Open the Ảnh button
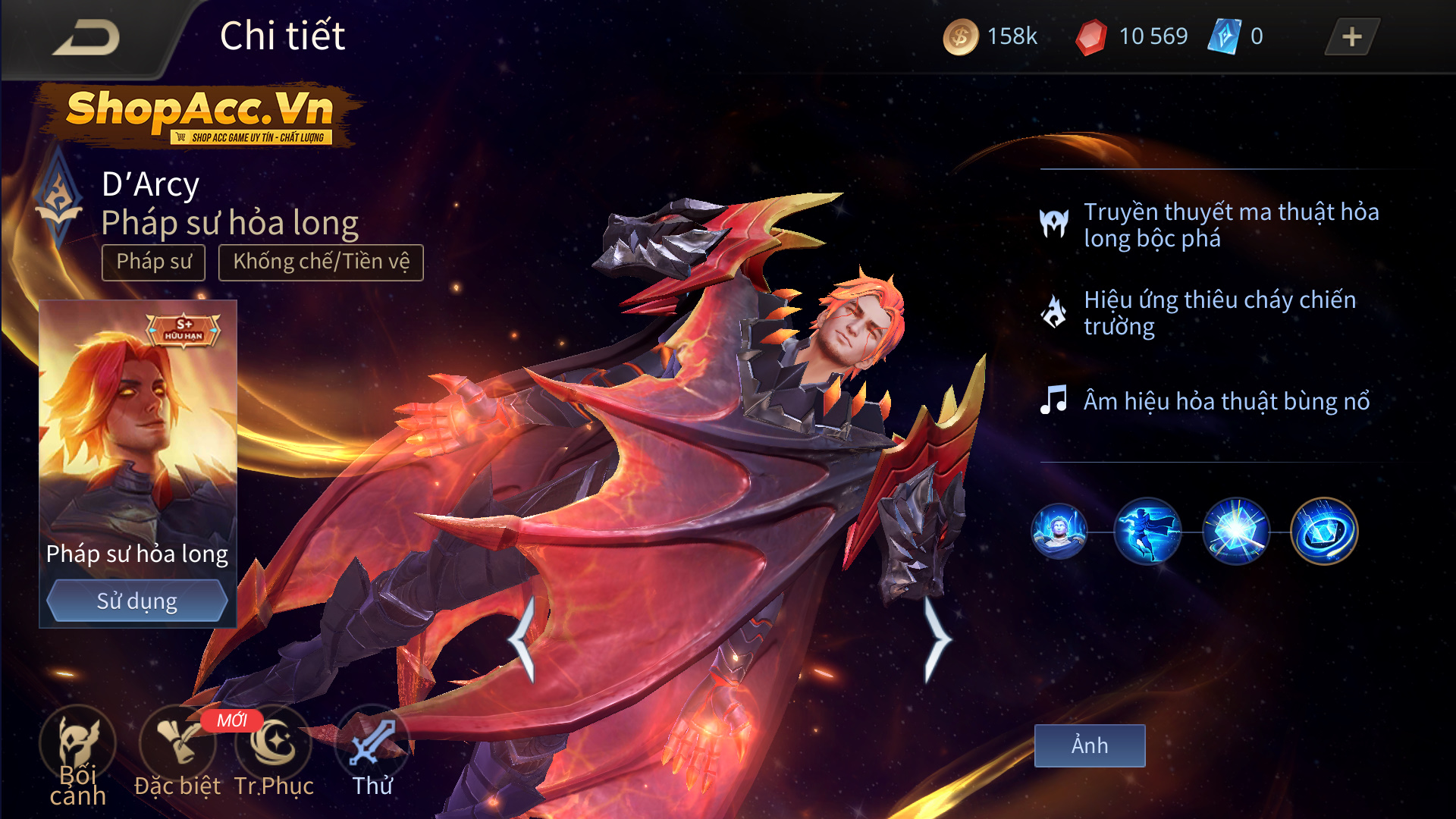The height and width of the screenshot is (819, 1456). (x=1090, y=745)
